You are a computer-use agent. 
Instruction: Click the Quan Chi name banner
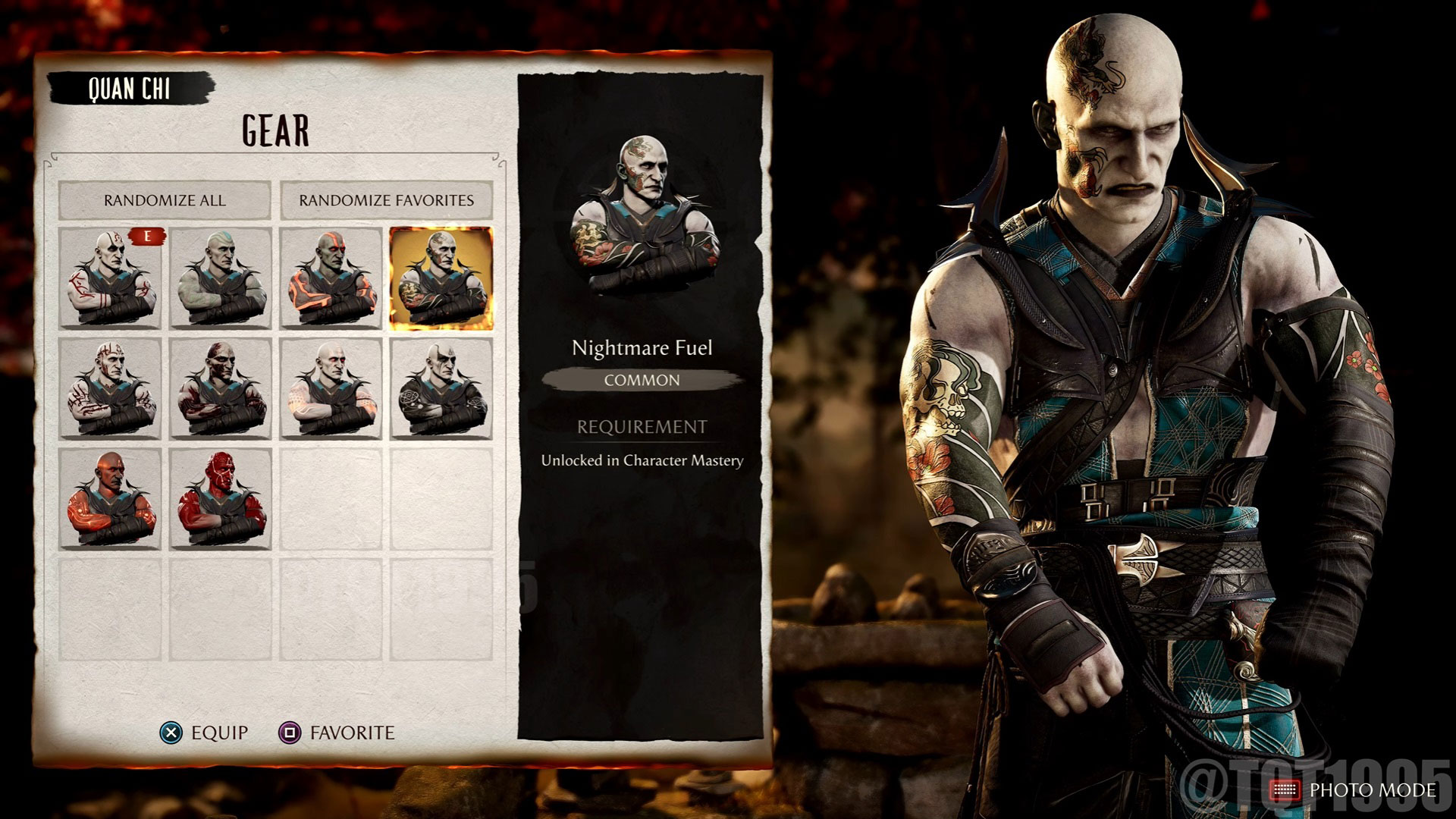[130, 86]
